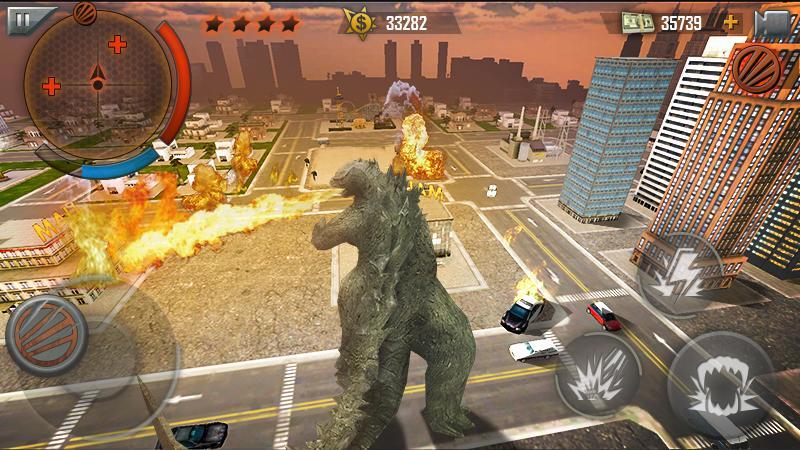Screen dimensions: 800x450
Task: Switch view with the camera icon
Action: pos(773,22)
